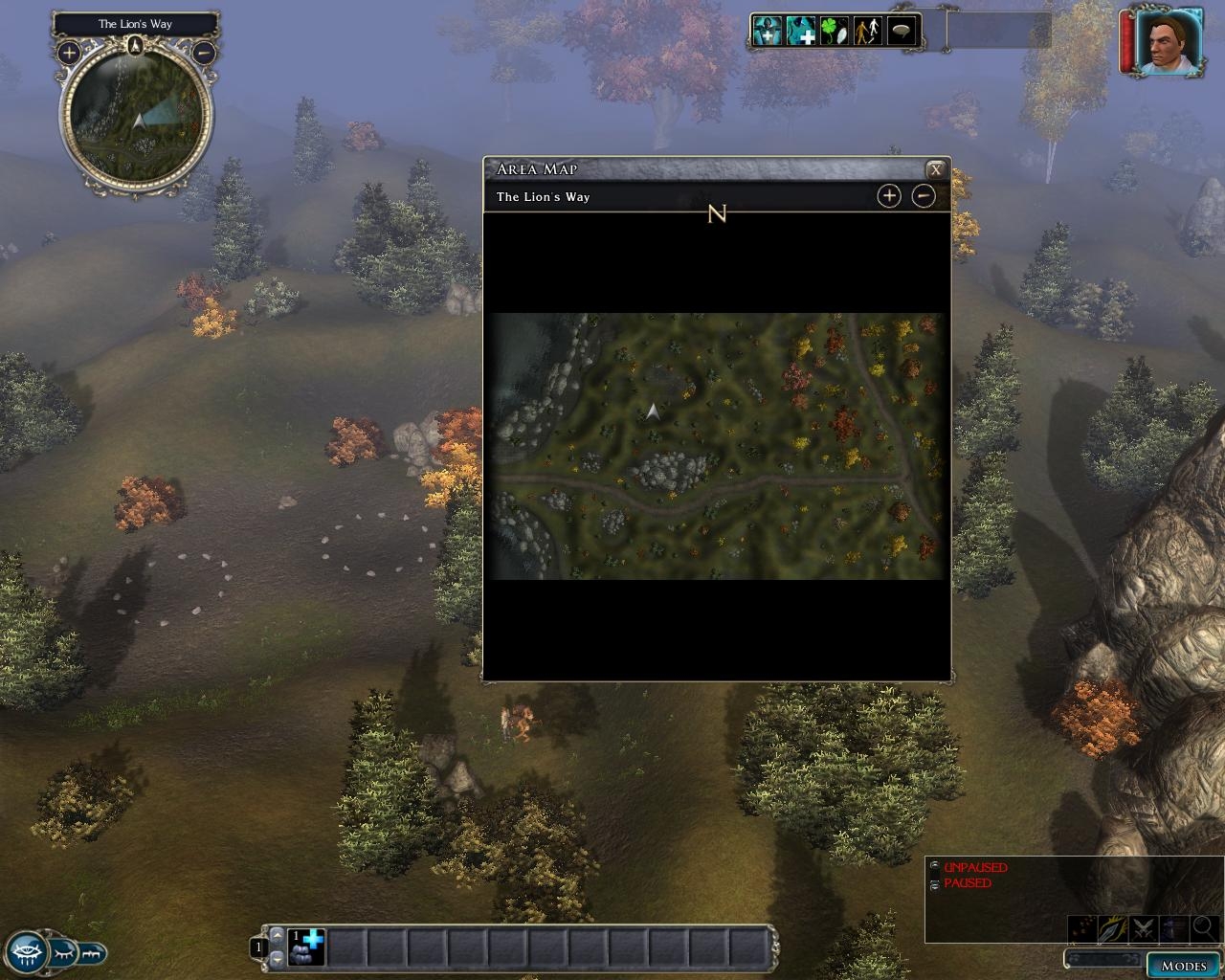Click the walking figures effect icon
The width and height of the screenshot is (1225, 980).
pos(868,32)
